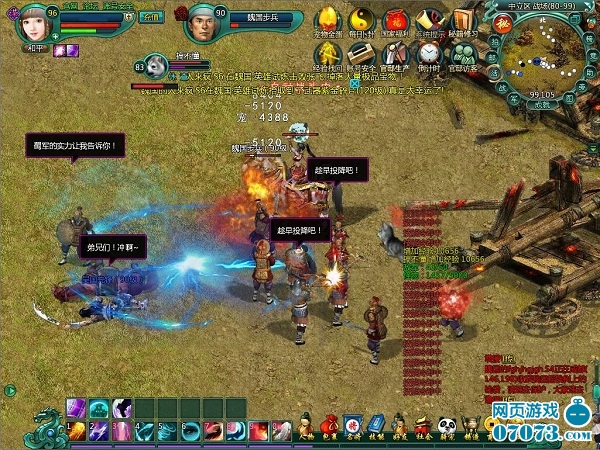Screen dimensions: 600x450
Task: Open the 系统提示 scroll icon
Action: [x=429, y=21]
